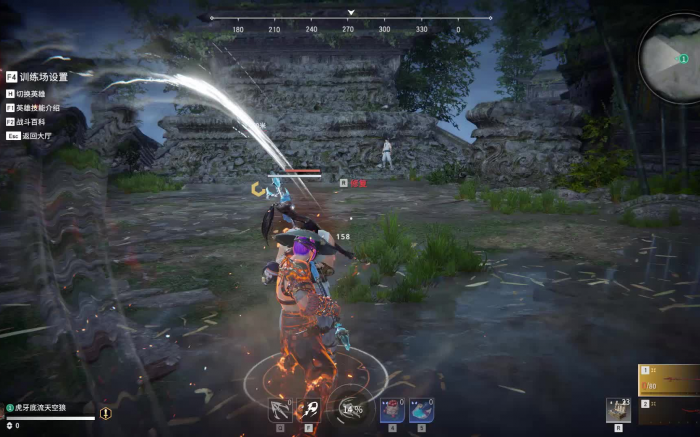Select the item slot showing count 23

(618, 409)
